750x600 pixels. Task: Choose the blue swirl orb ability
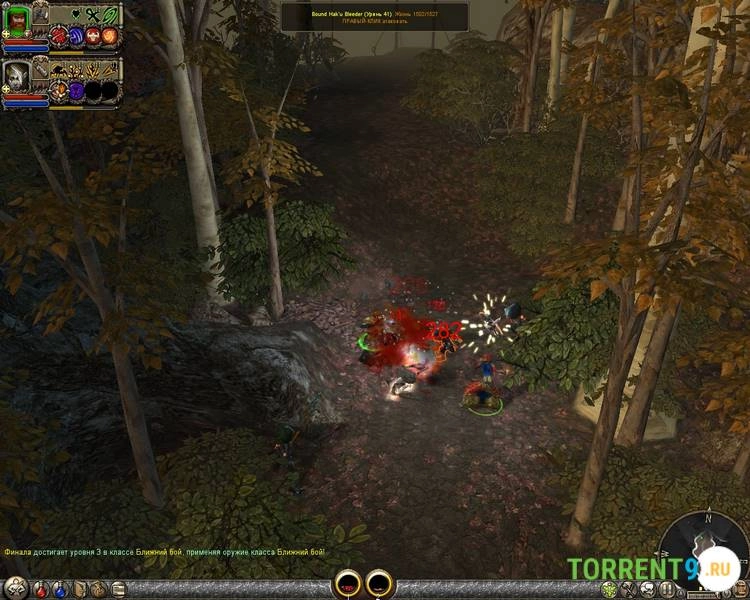(75, 37)
